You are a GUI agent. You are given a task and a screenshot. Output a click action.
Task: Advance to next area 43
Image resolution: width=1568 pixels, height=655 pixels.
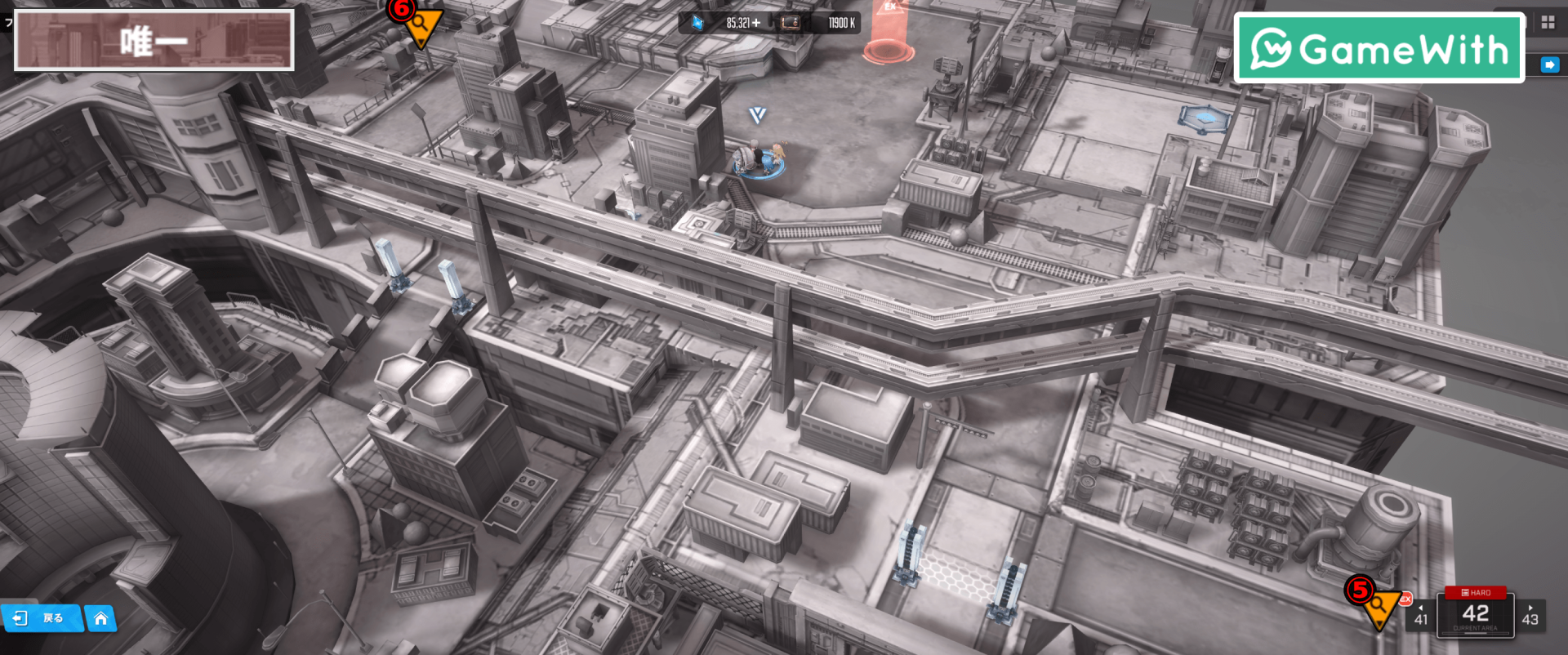pos(1530,616)
